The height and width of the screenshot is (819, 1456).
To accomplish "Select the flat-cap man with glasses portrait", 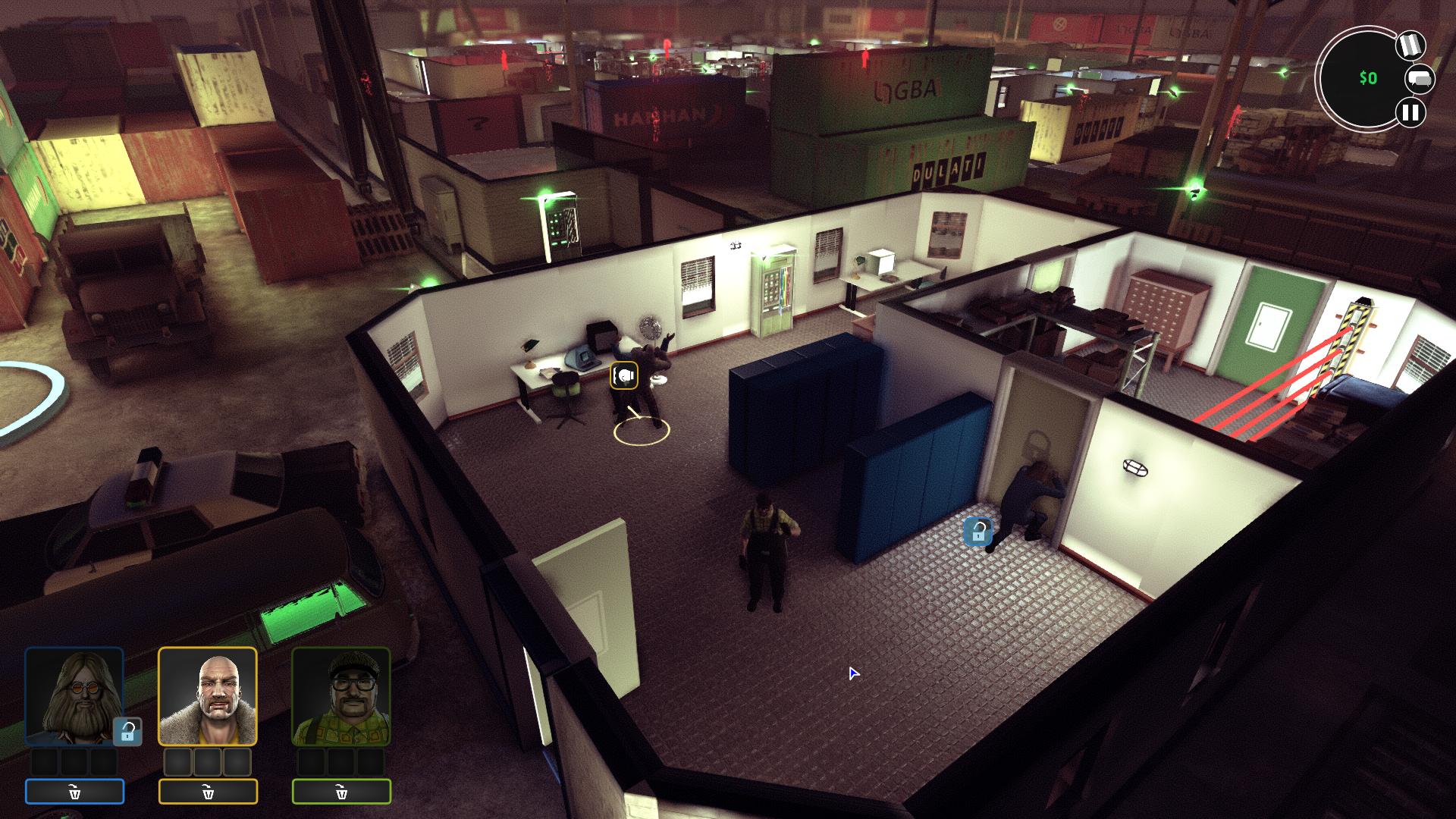I will pos(341,696).
